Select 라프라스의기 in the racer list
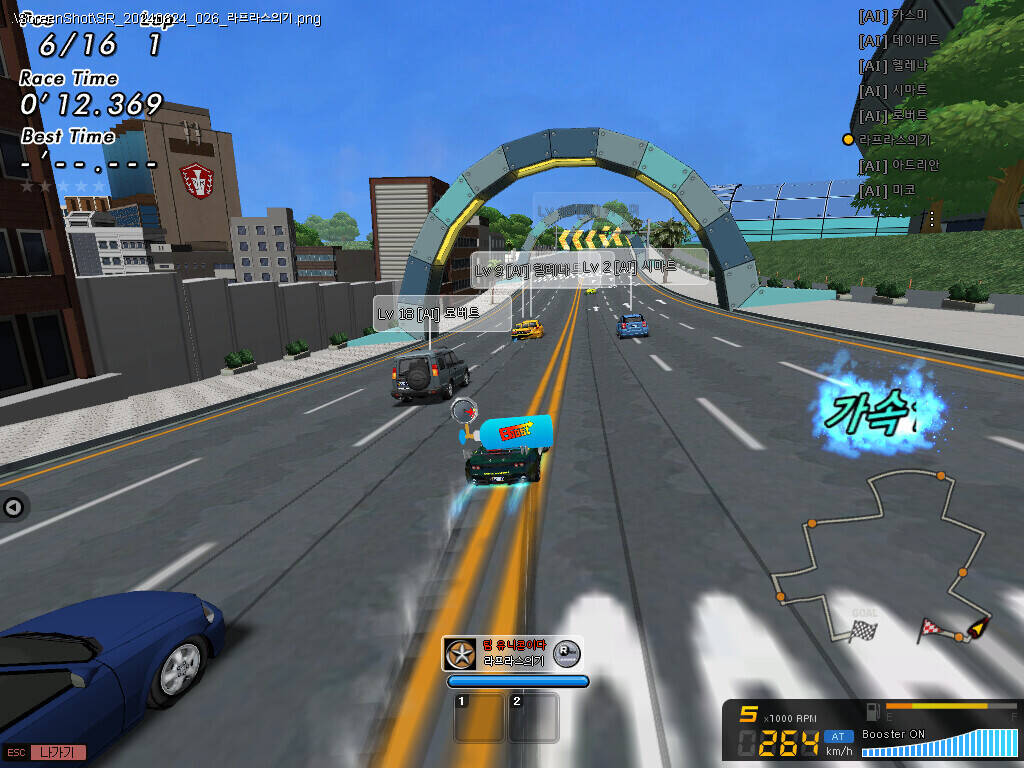 [895, 140]
